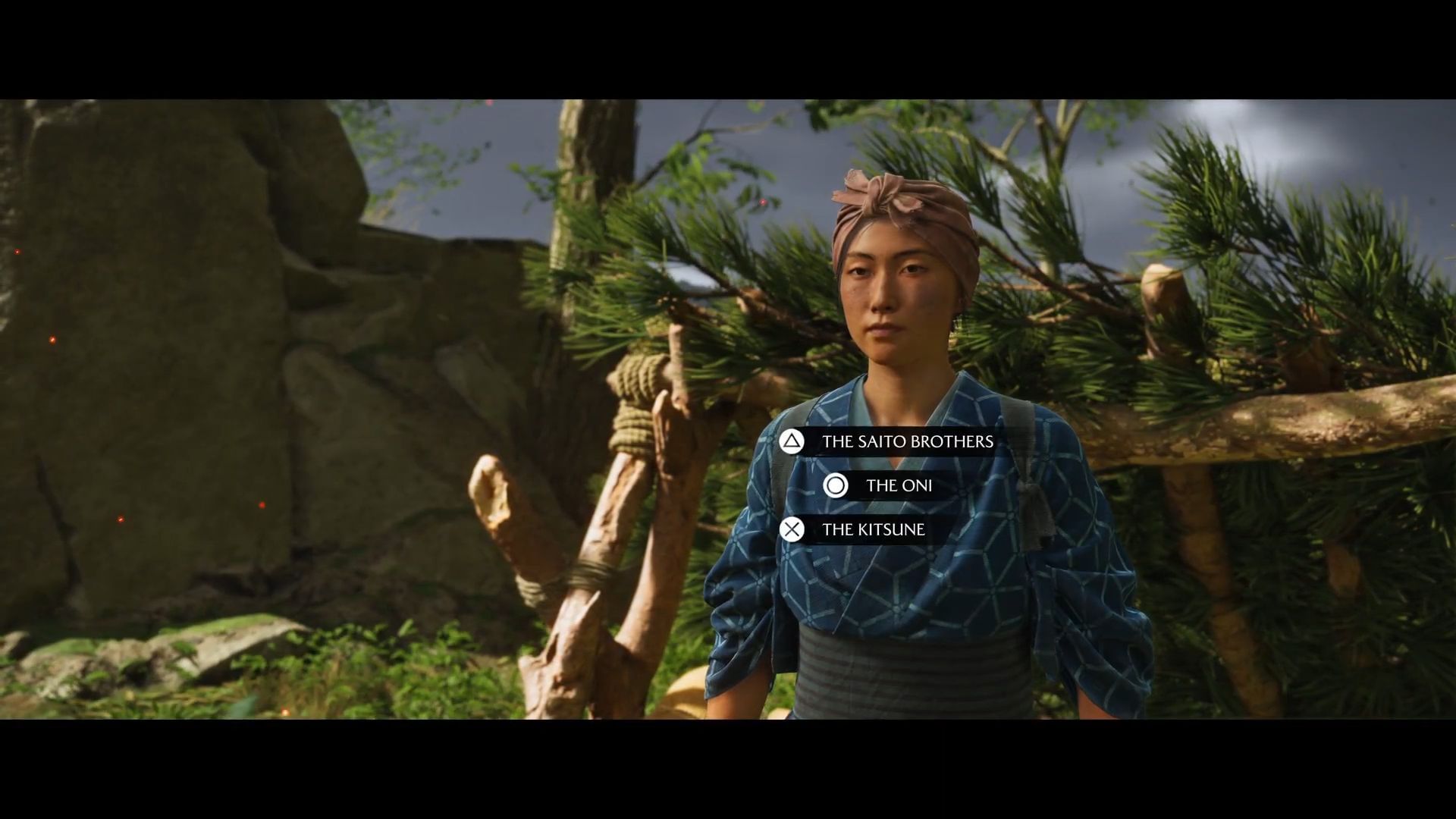Choose the dialogue option The Saito Brothers

point(906,441)
